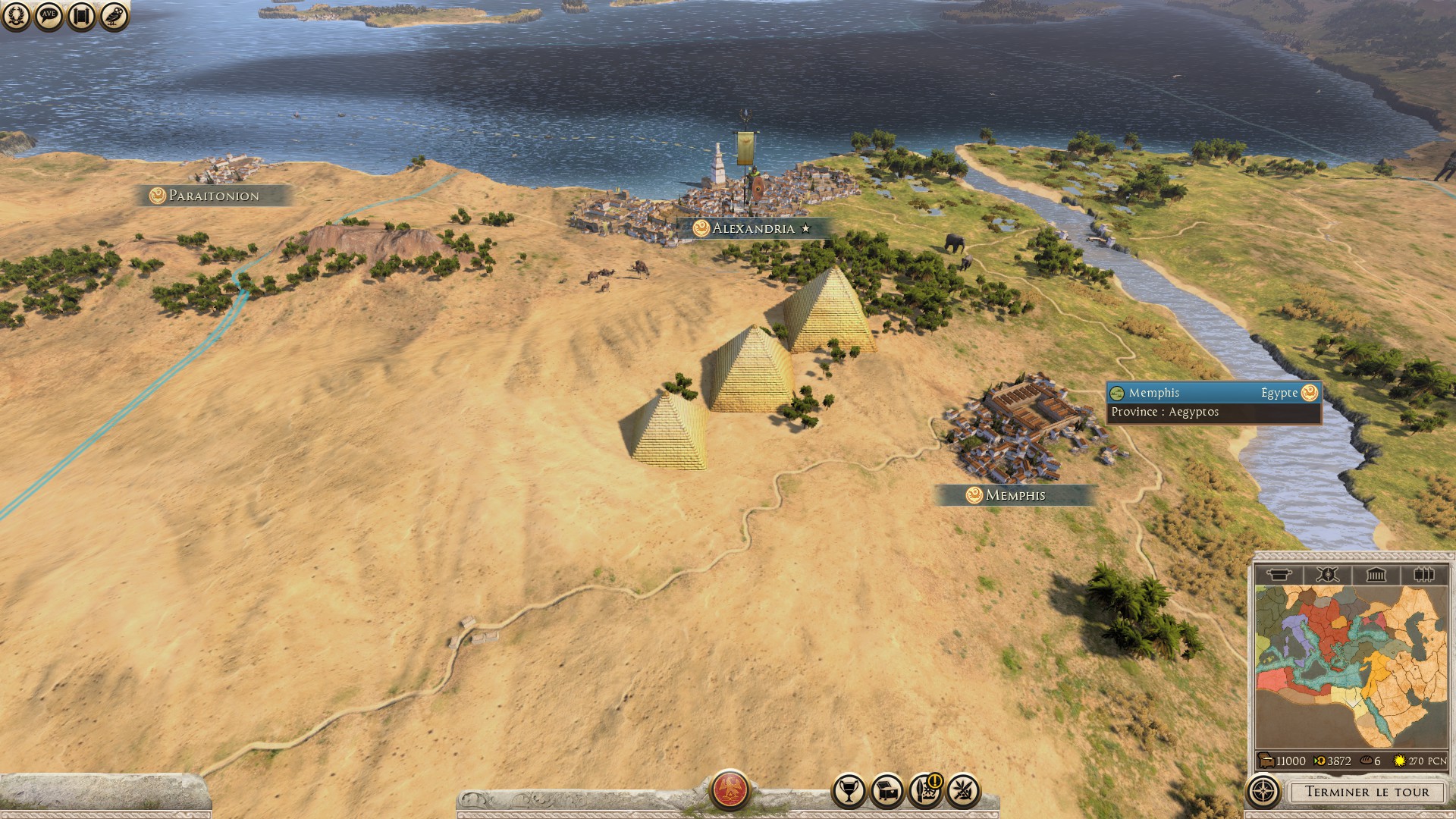1456x819 pixels.
Task: Switch minimap to the temple building tab
Action: pyautogui.click(x=1376, y=575)
